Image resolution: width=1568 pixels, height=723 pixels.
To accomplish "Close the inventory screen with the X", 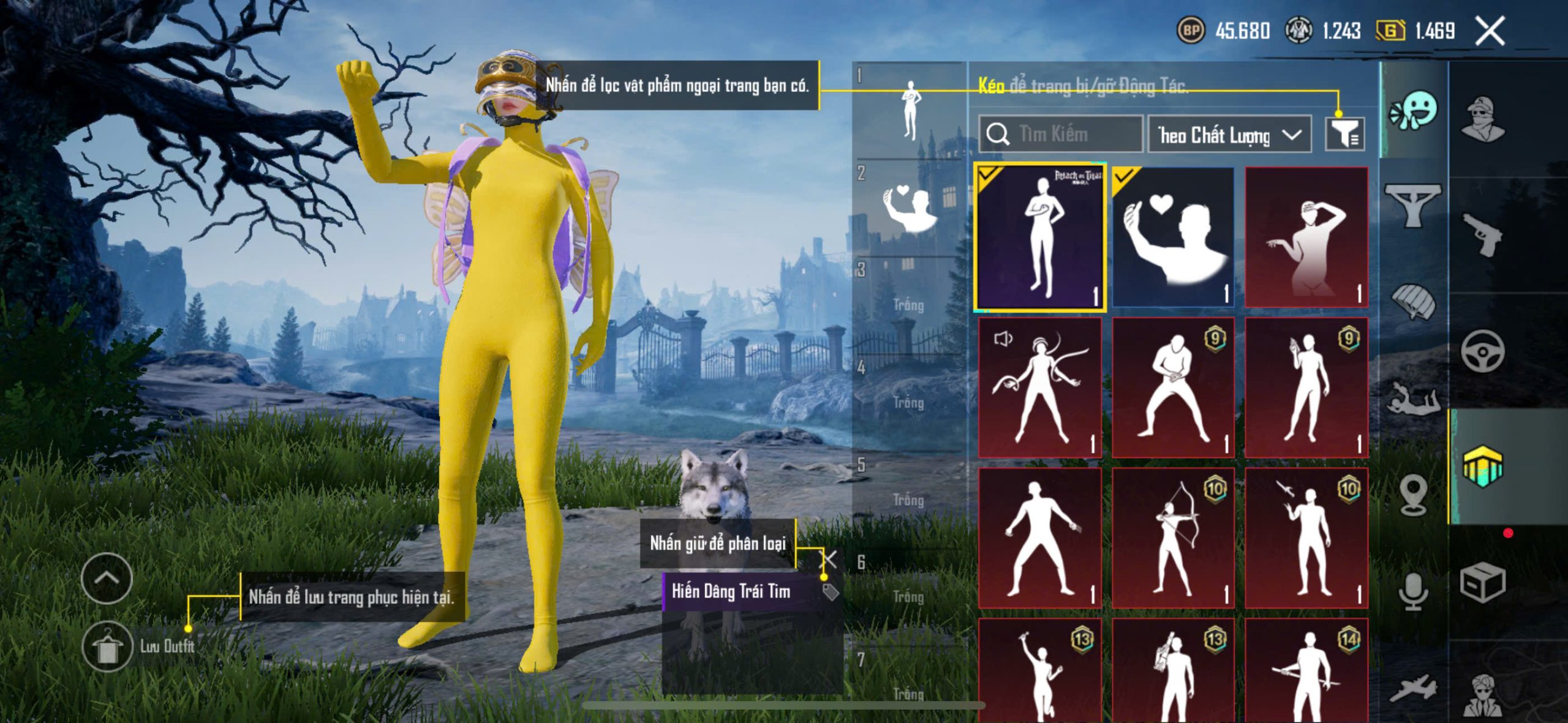I will (x=1490, y=31).
